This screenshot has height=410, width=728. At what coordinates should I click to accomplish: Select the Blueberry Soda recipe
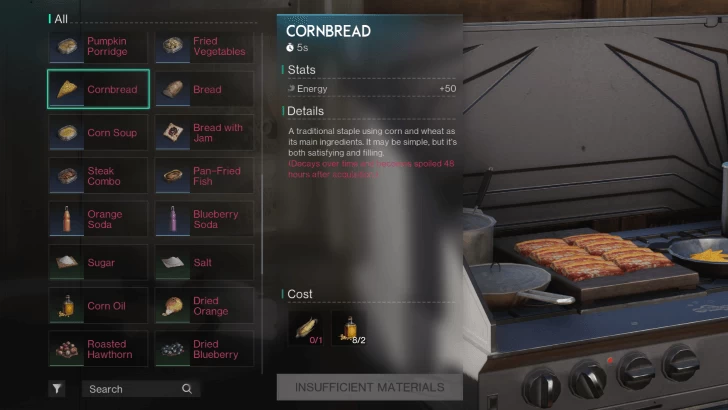coord(204,219)
